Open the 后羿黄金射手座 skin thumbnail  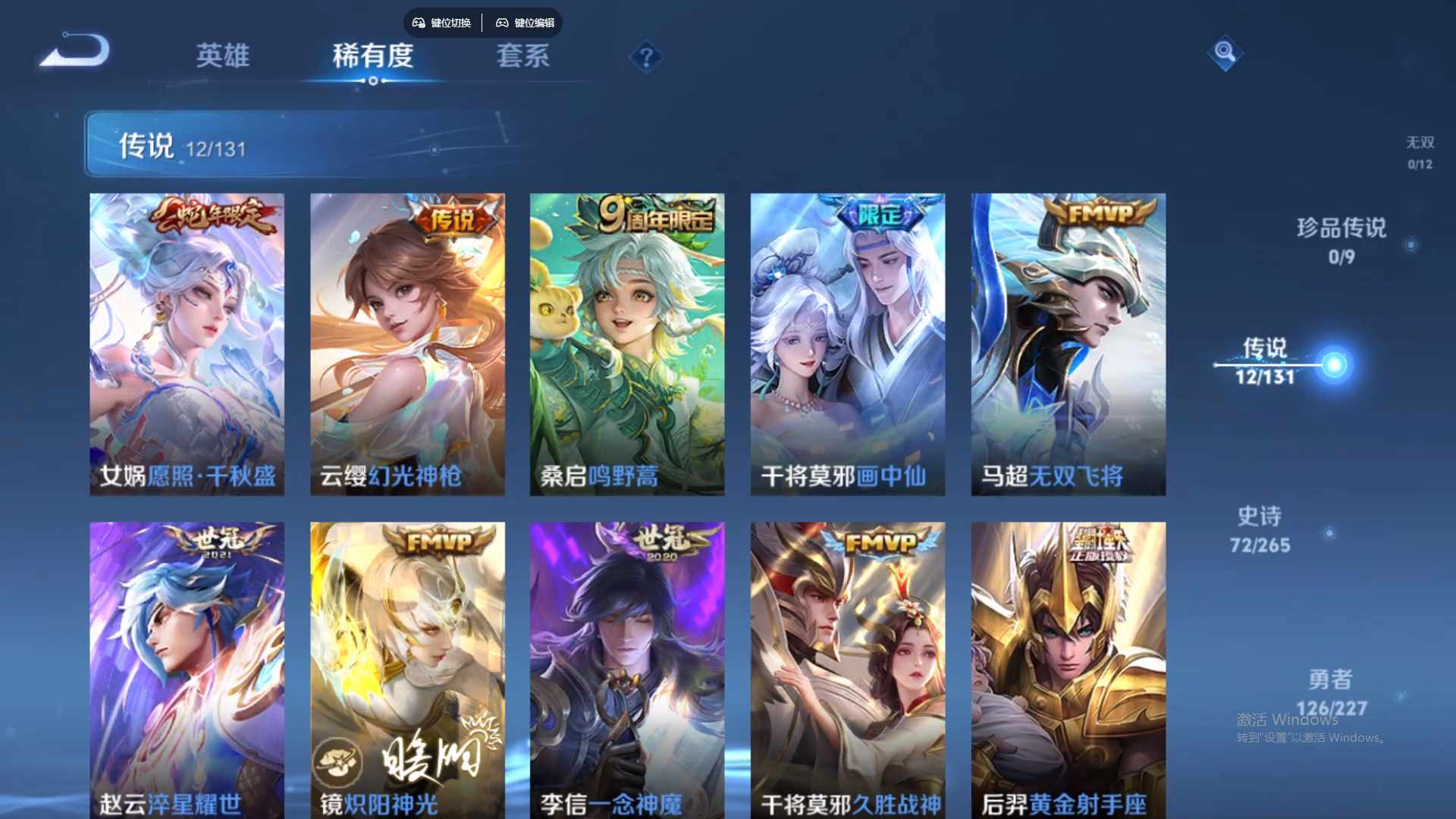[1068, 667]
